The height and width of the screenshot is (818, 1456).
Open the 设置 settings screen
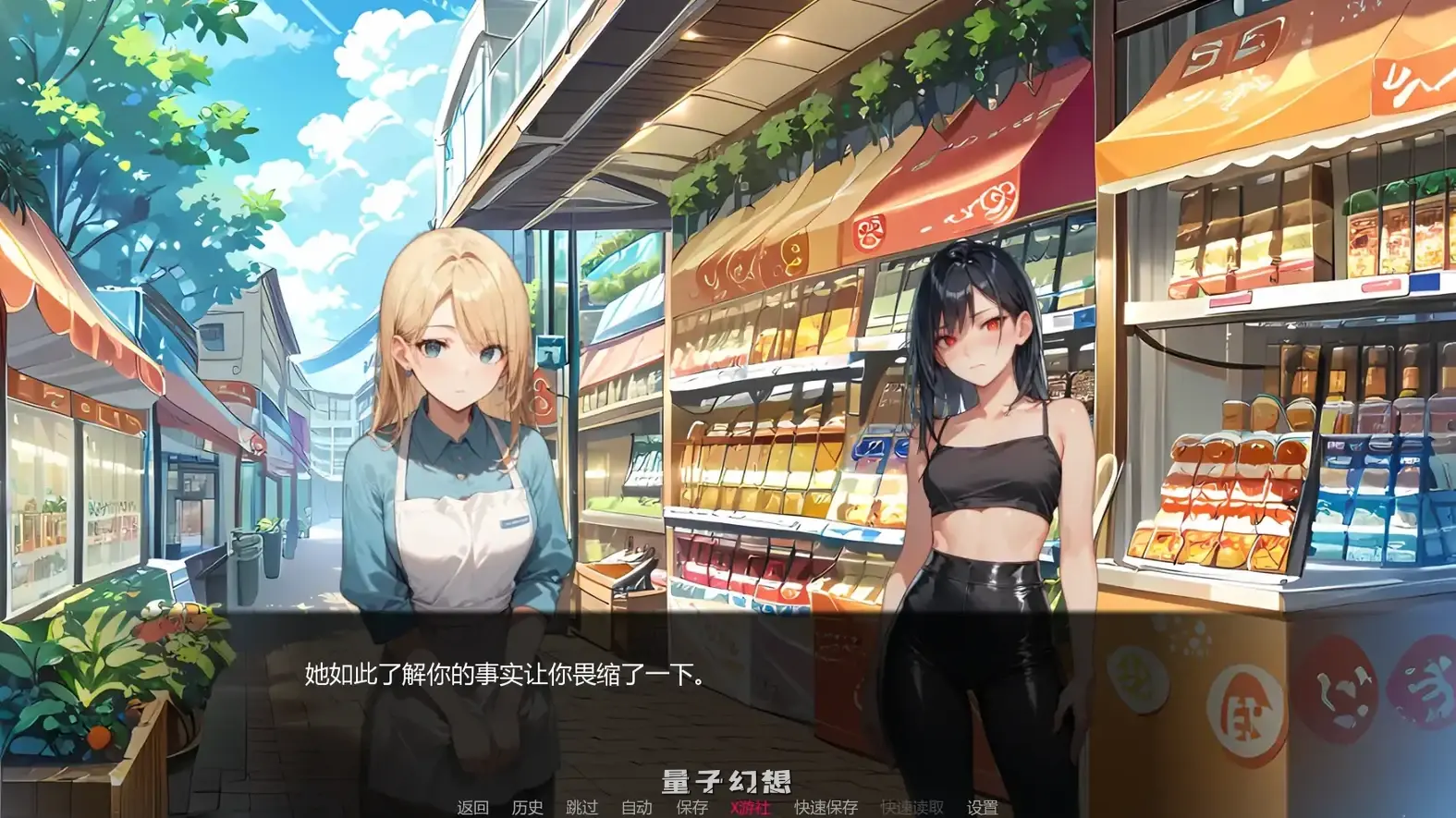tap(982, 806)
